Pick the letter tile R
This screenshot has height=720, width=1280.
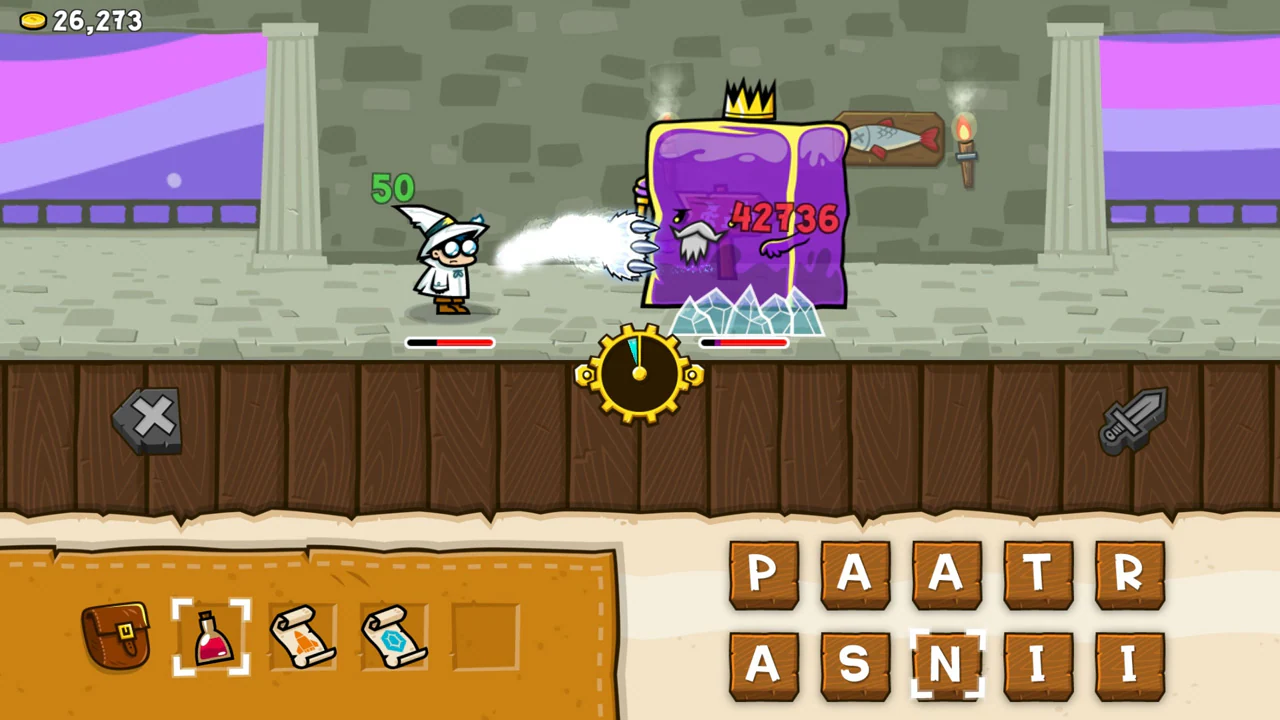coord(1130,572)
